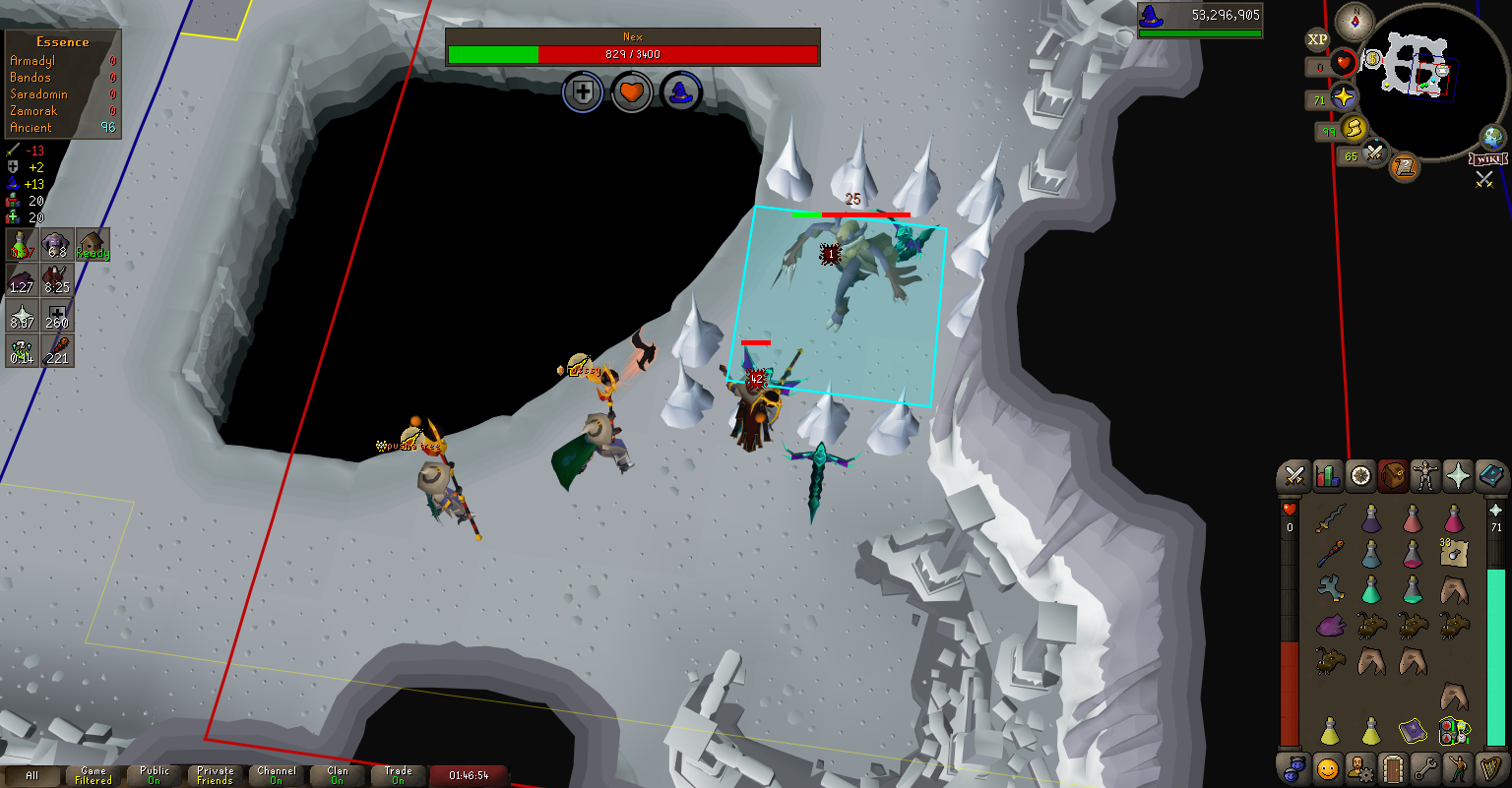This screenshot has width=1512, height=788.
Task: Select the Game Filtered chat tab
Action: [x=94, y=776]
